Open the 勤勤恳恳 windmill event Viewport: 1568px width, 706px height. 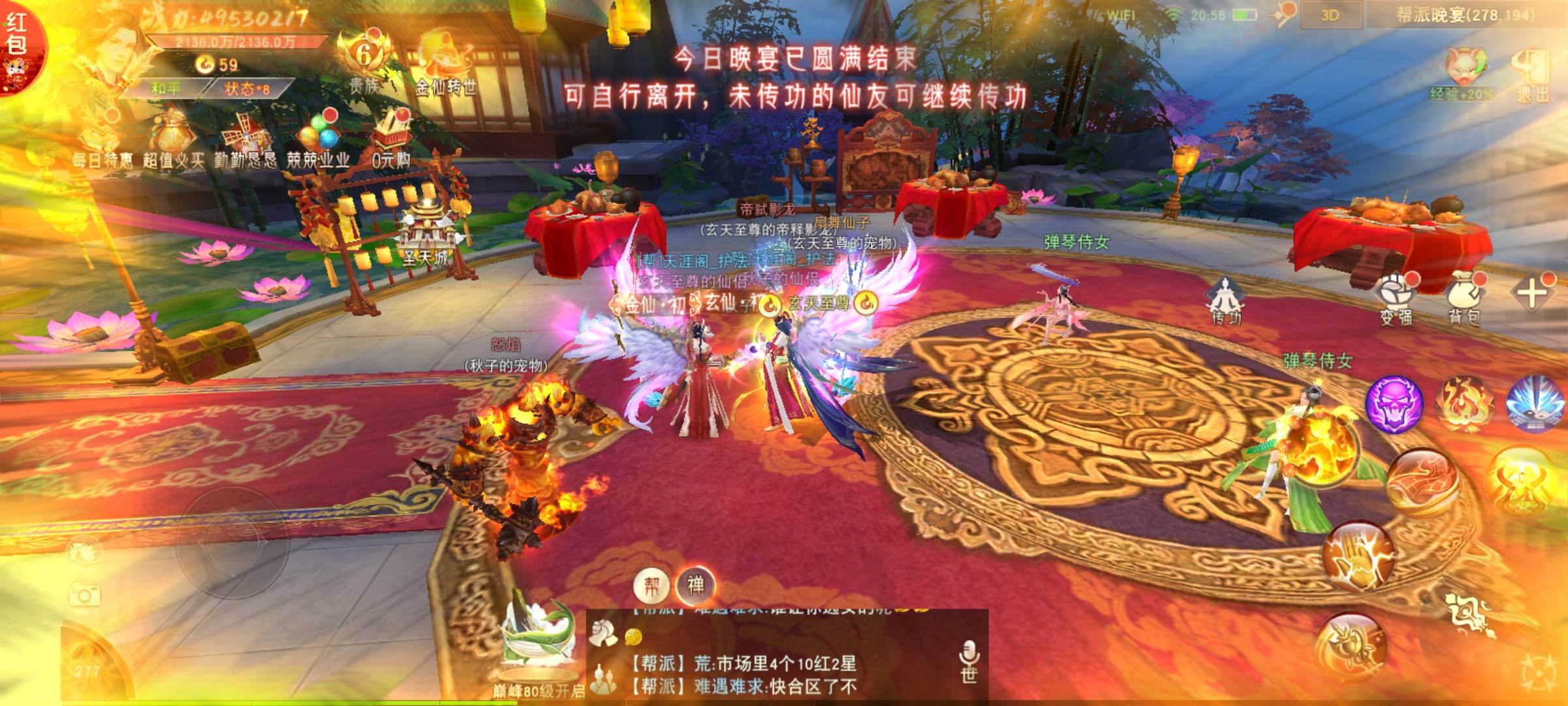(245, 141)
